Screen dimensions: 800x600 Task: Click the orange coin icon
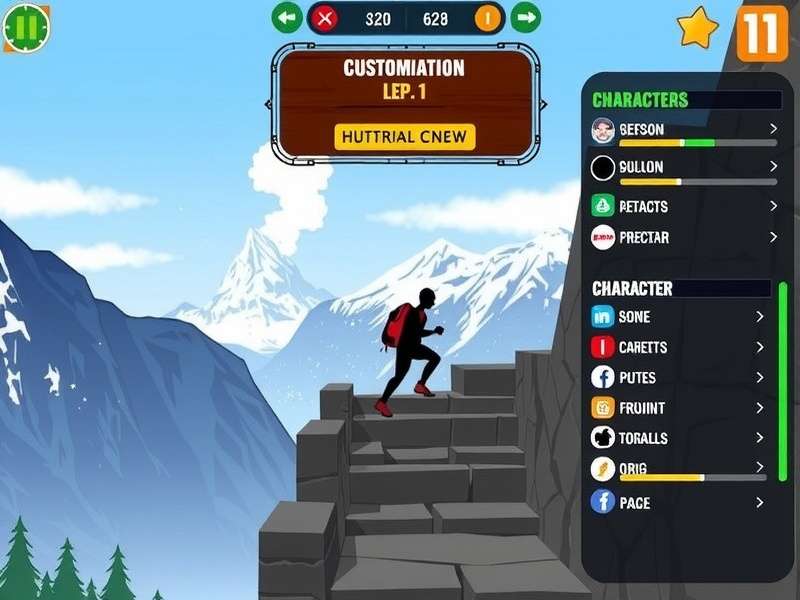488,18
